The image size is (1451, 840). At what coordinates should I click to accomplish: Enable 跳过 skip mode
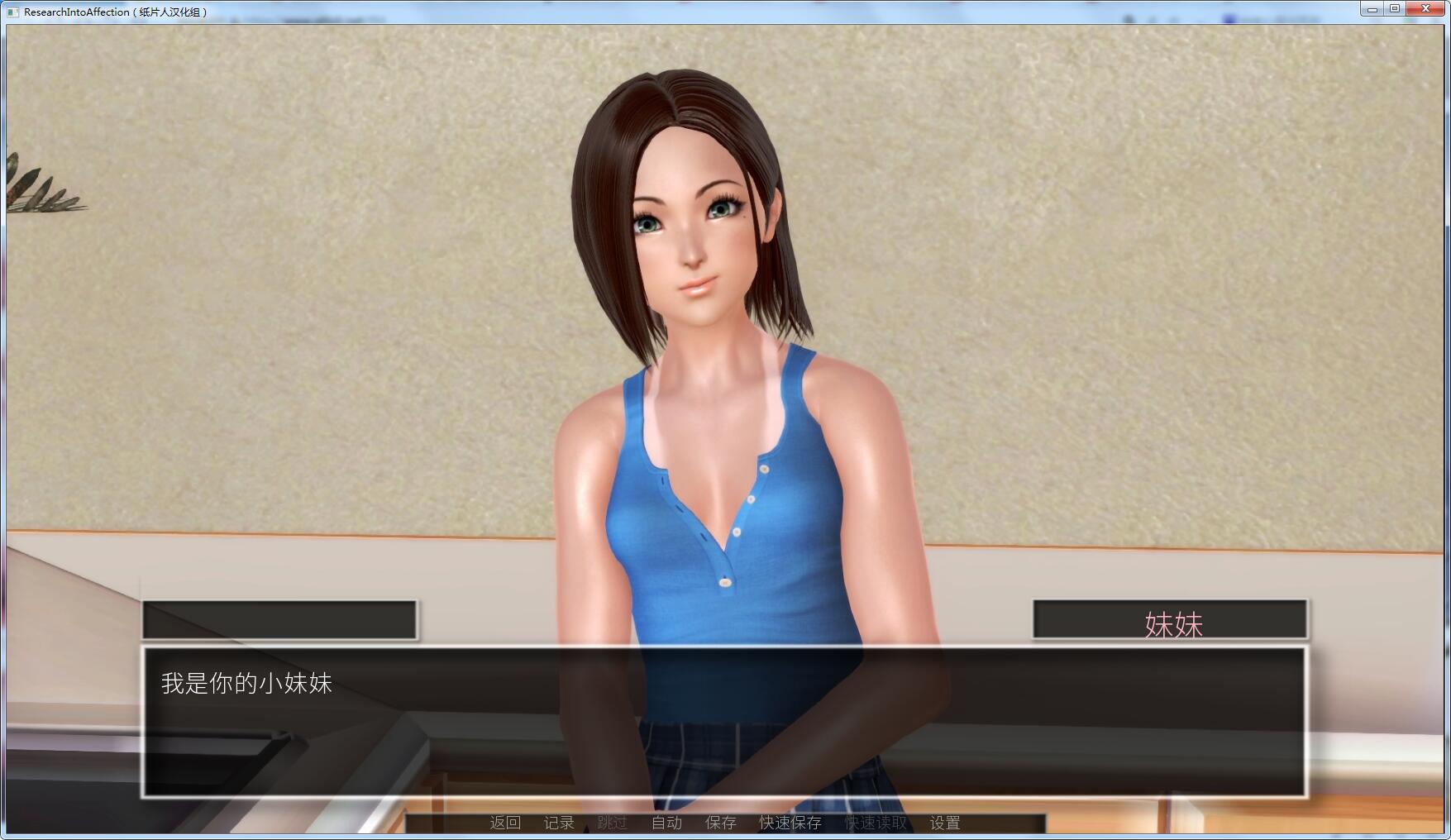click(612, 823)
